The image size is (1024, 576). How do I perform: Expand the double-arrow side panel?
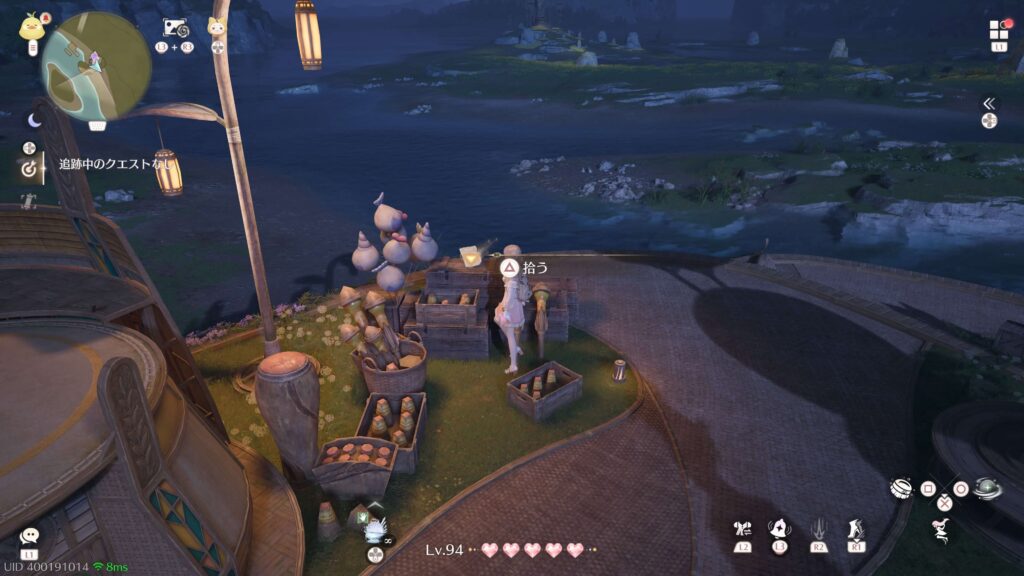pos(989,103)
